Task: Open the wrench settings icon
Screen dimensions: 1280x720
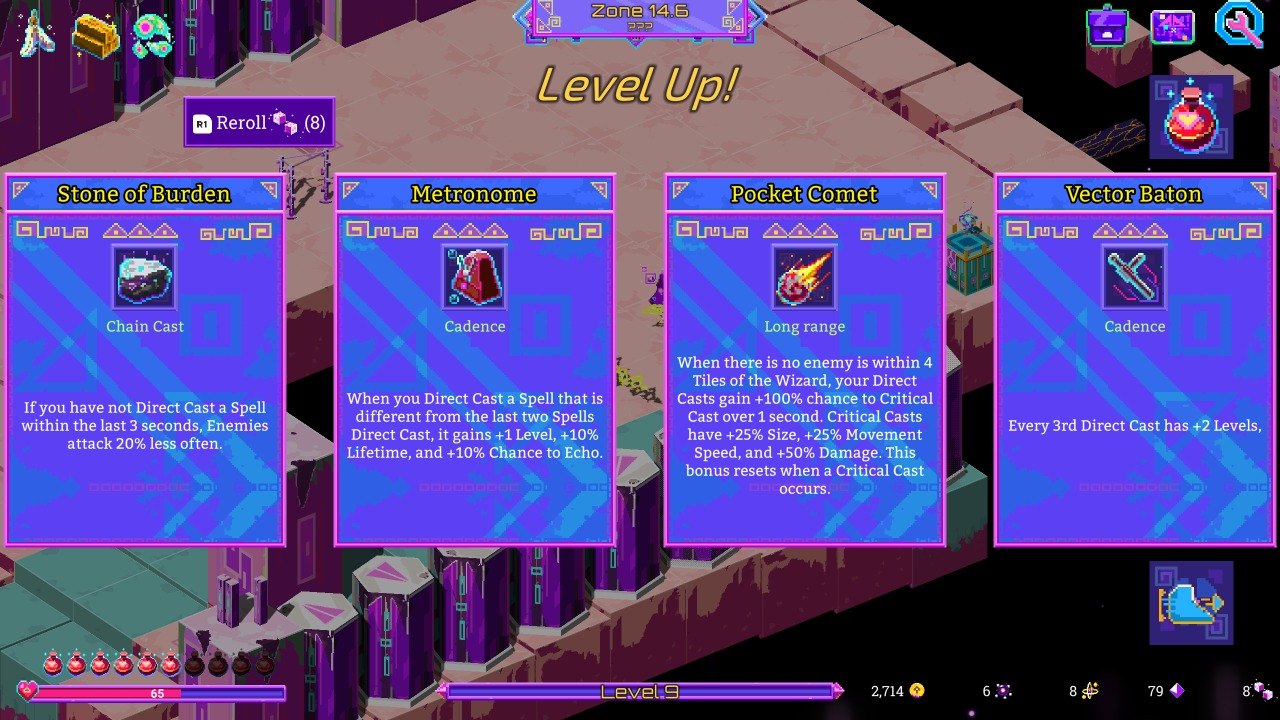Action: coord(1238,25)
